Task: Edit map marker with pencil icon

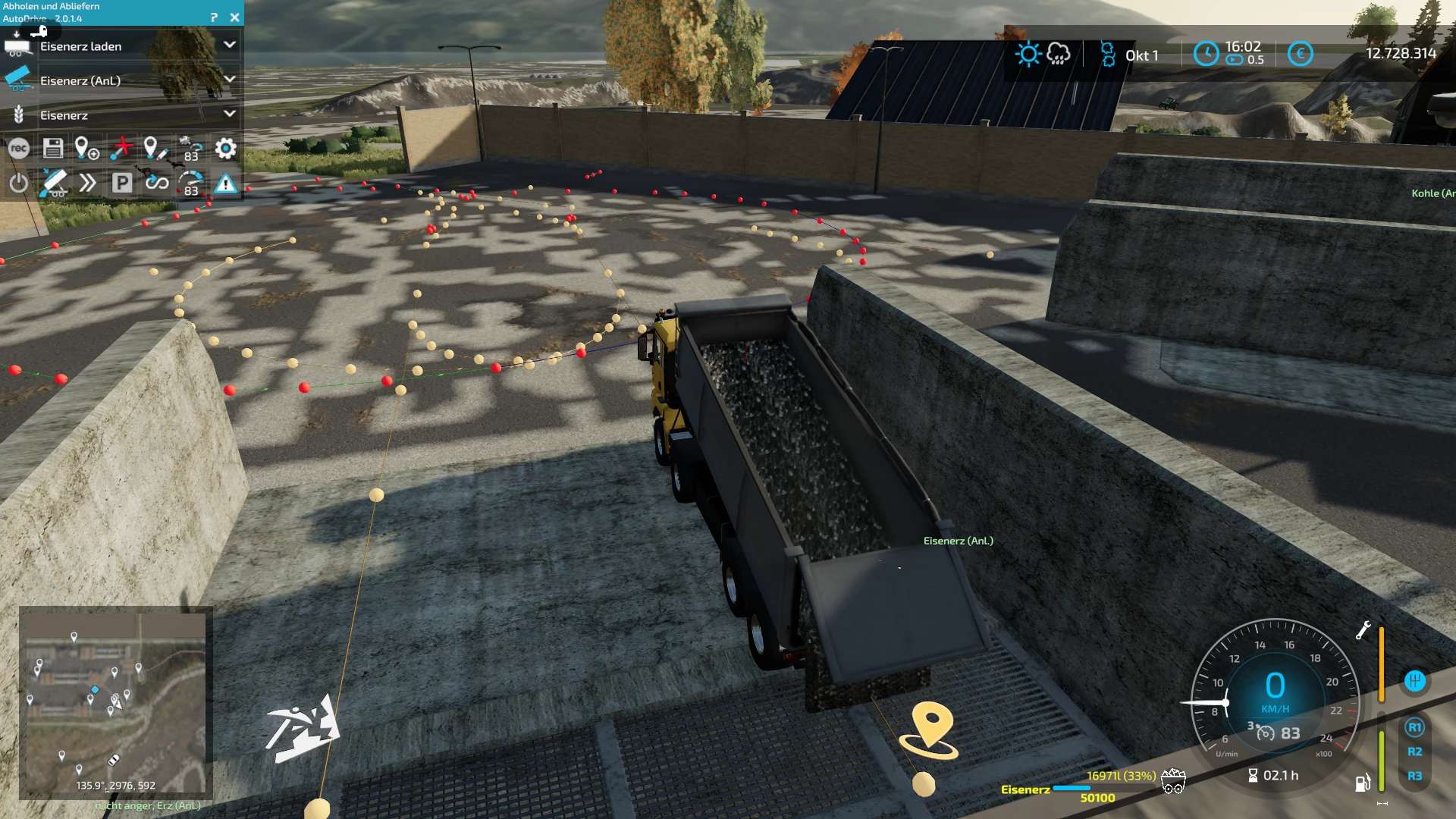Action: [x=155, y=149]
